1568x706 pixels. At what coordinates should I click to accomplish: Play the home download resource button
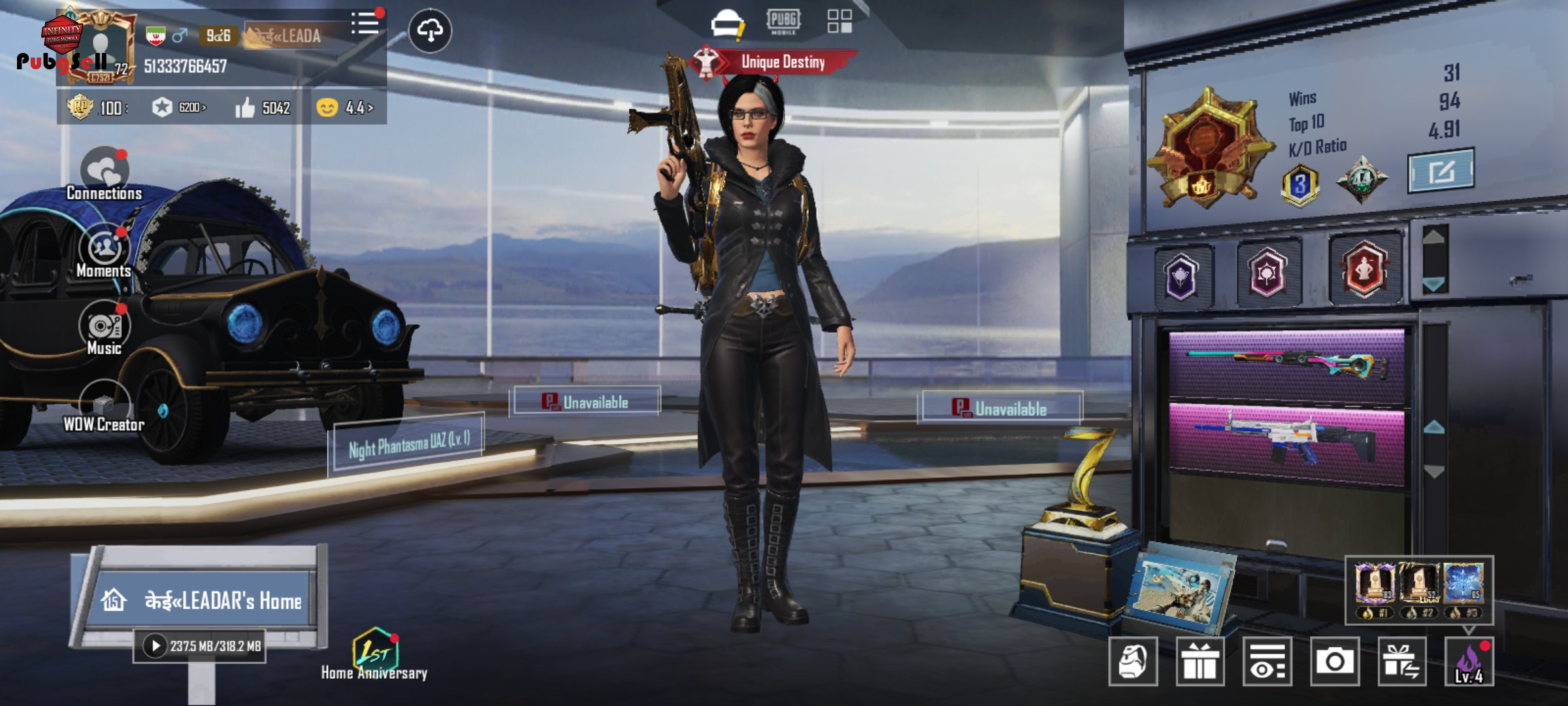click(x=155, y=646)
